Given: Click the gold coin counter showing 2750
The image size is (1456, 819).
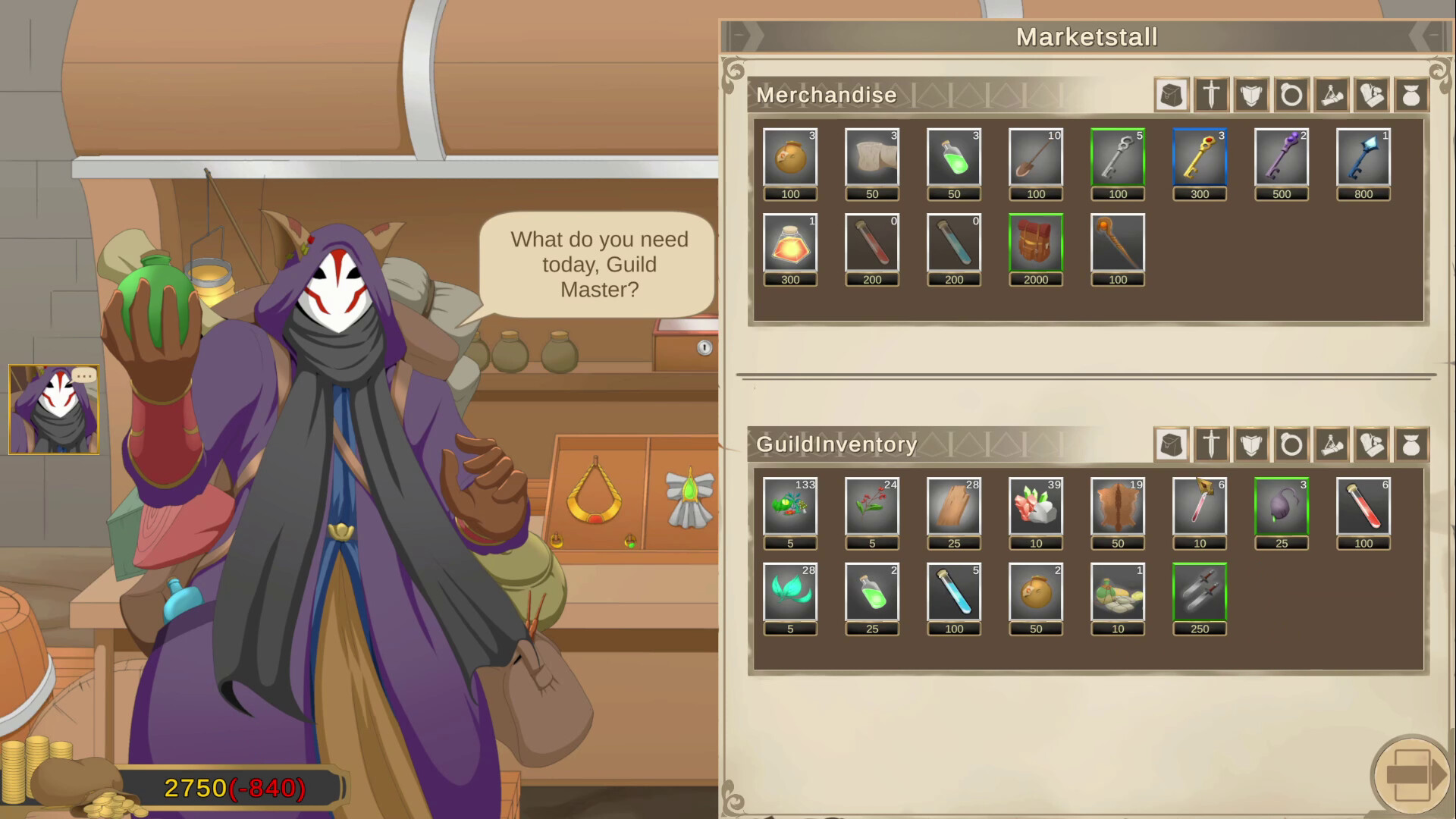Looking at the screenshot, I should [196, 789].
